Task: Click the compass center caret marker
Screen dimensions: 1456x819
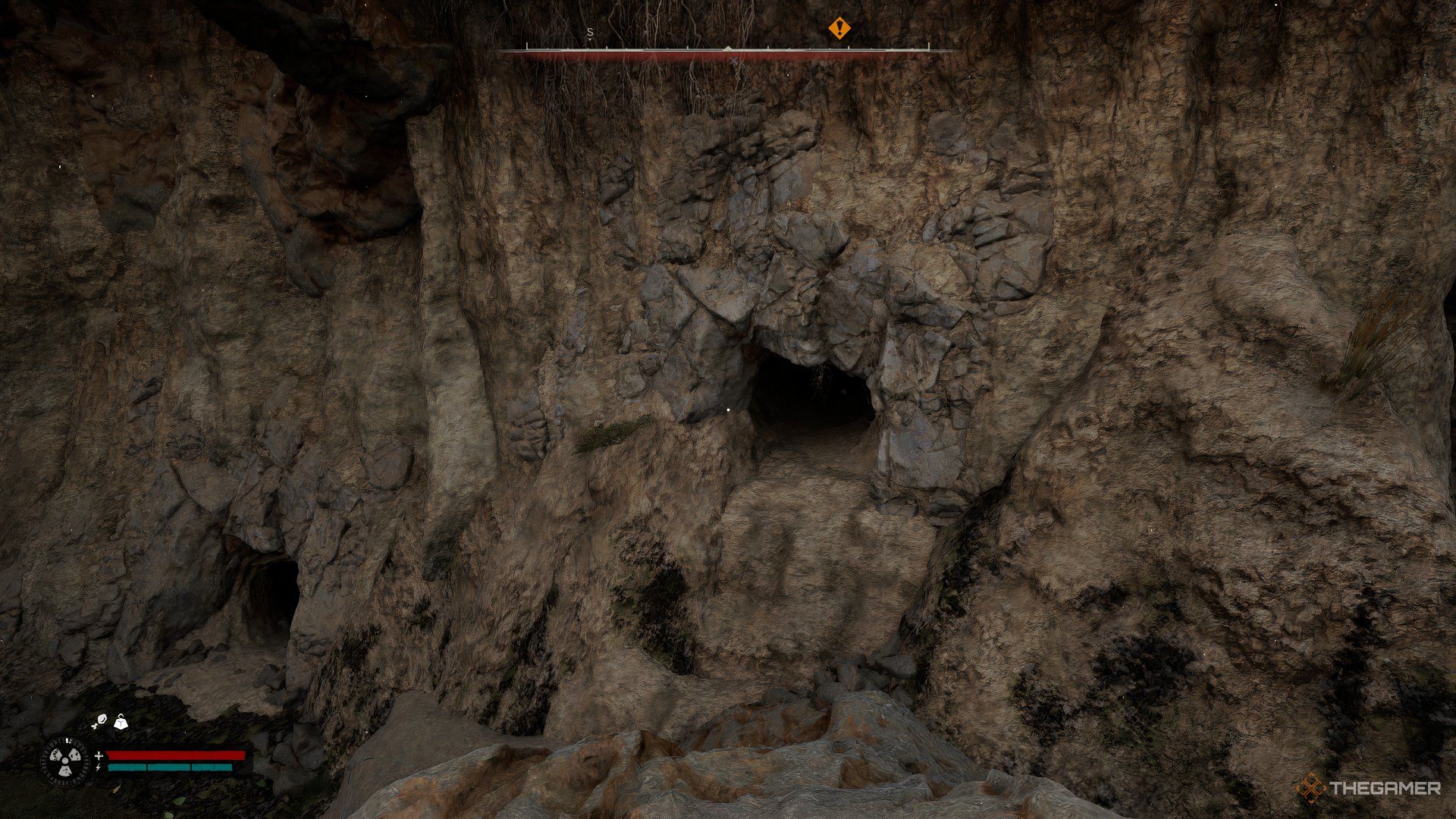Action: coord(727,49)
